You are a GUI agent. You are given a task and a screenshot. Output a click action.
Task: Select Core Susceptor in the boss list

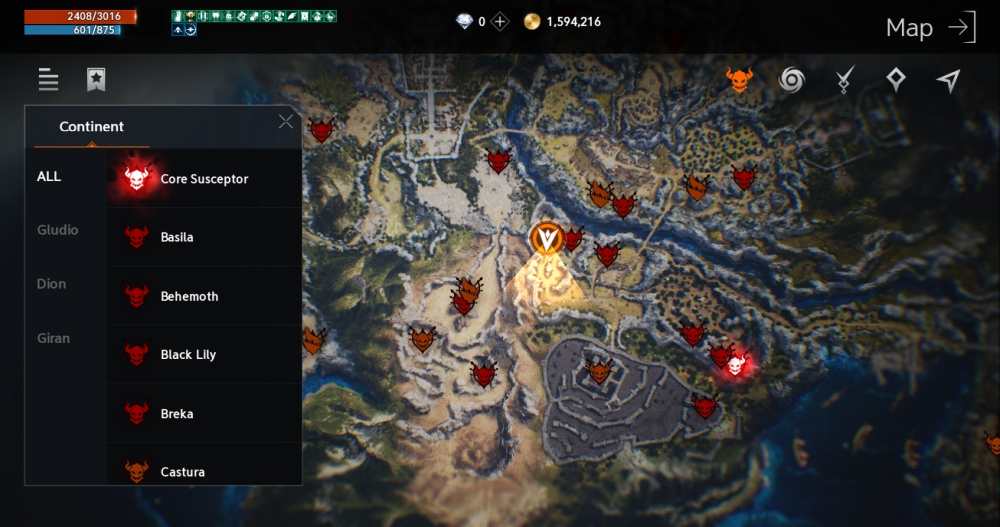204,179
